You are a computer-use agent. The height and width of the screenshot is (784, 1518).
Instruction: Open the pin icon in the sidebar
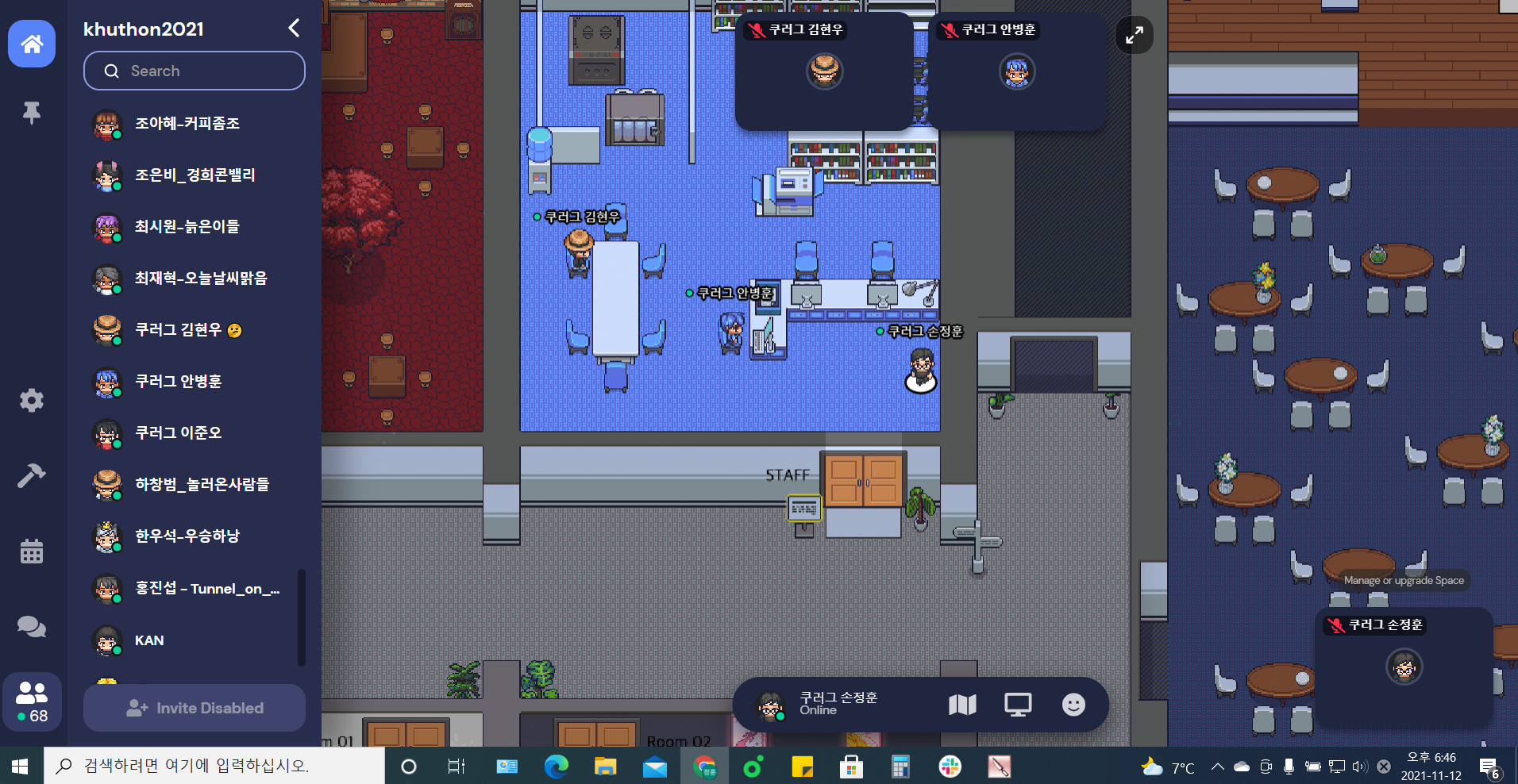coord(32,113)
